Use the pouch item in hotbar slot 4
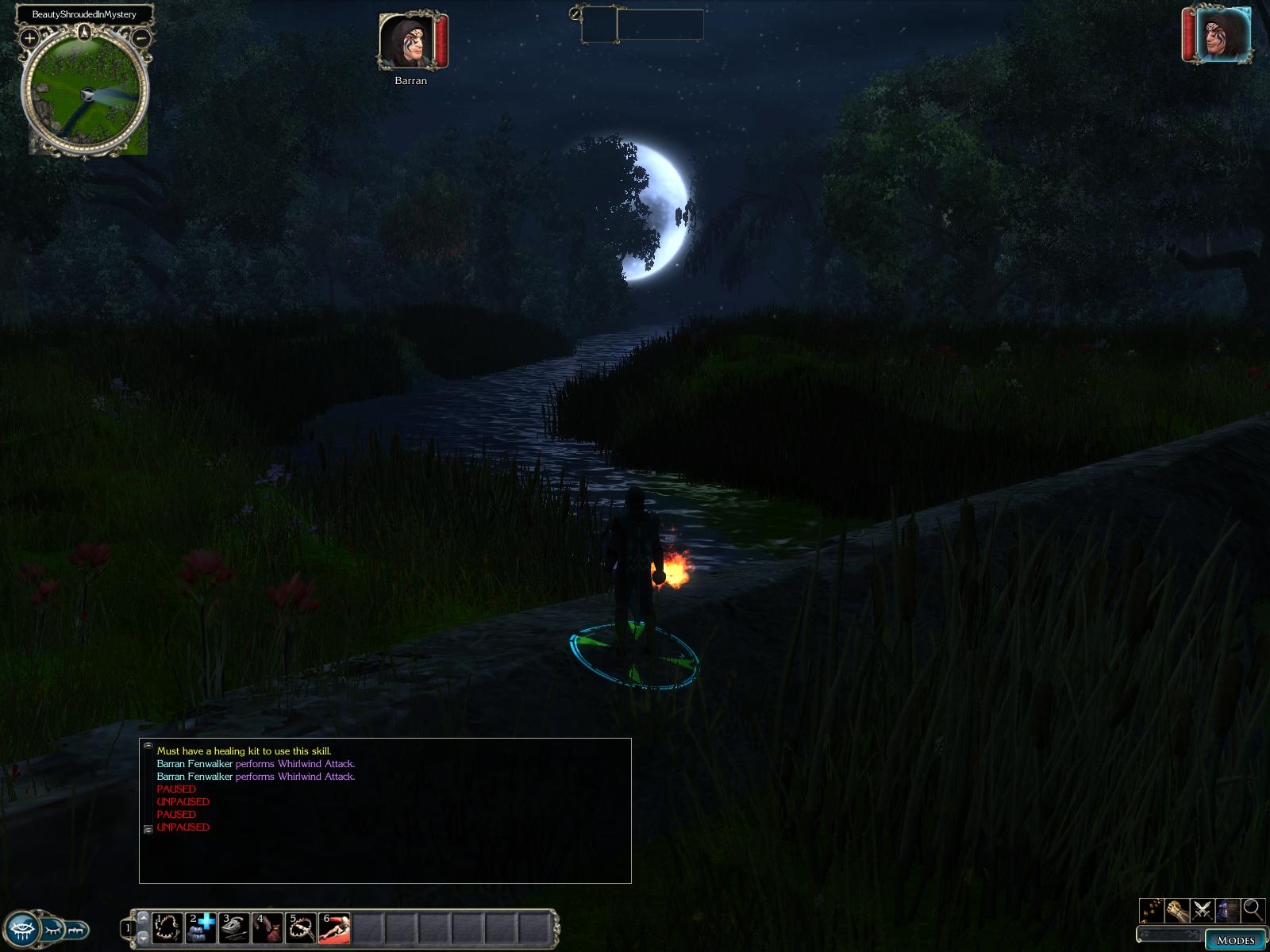1270x952 pixels. (267, 927)
